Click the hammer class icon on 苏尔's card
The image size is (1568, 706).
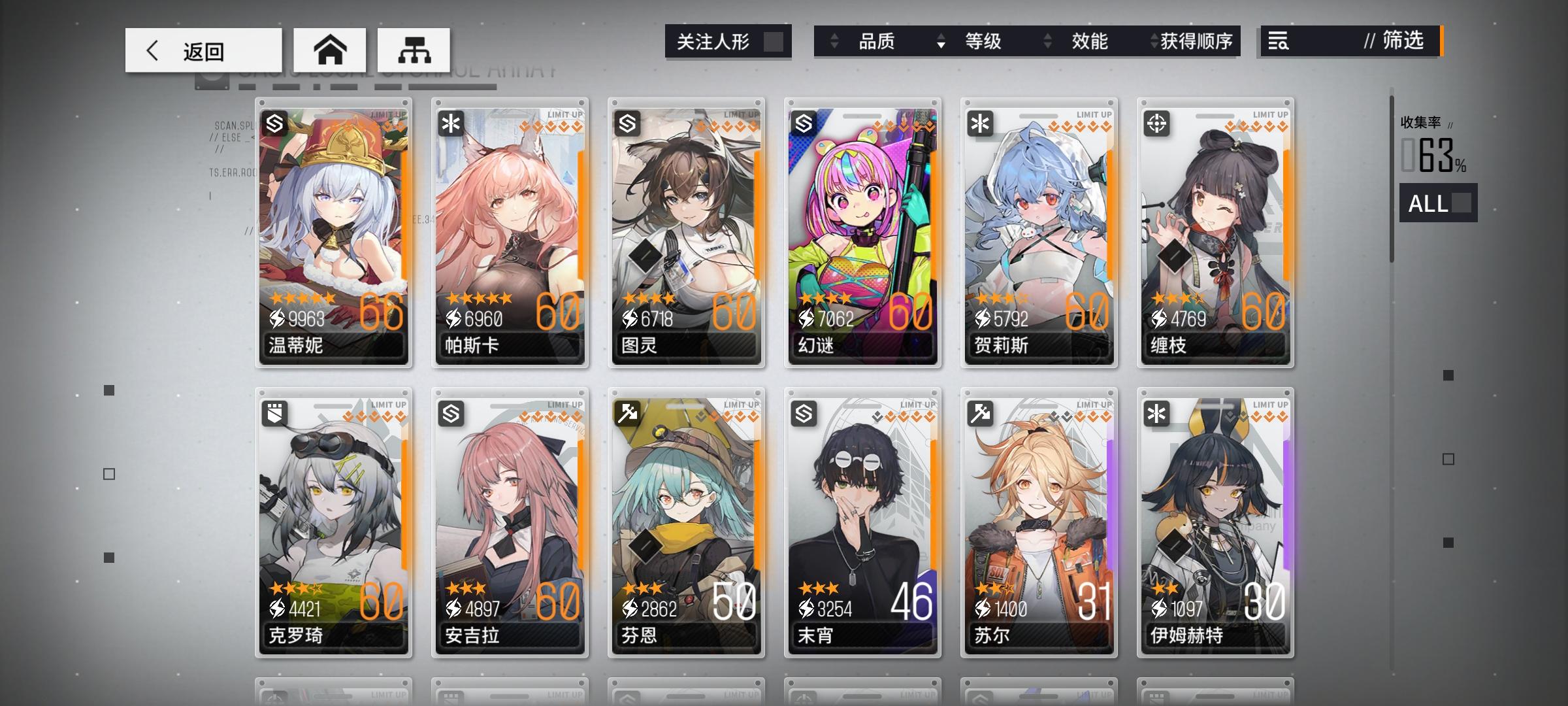979,412
